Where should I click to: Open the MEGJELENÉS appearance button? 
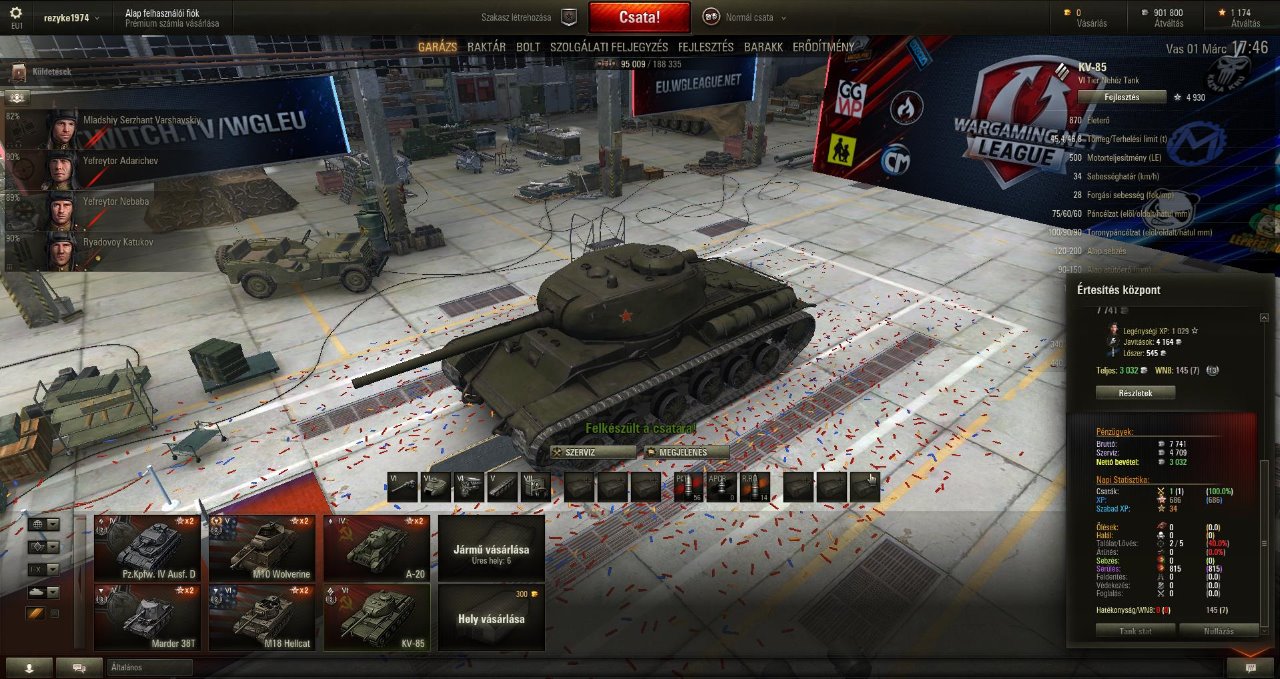(x=683, y=452)
